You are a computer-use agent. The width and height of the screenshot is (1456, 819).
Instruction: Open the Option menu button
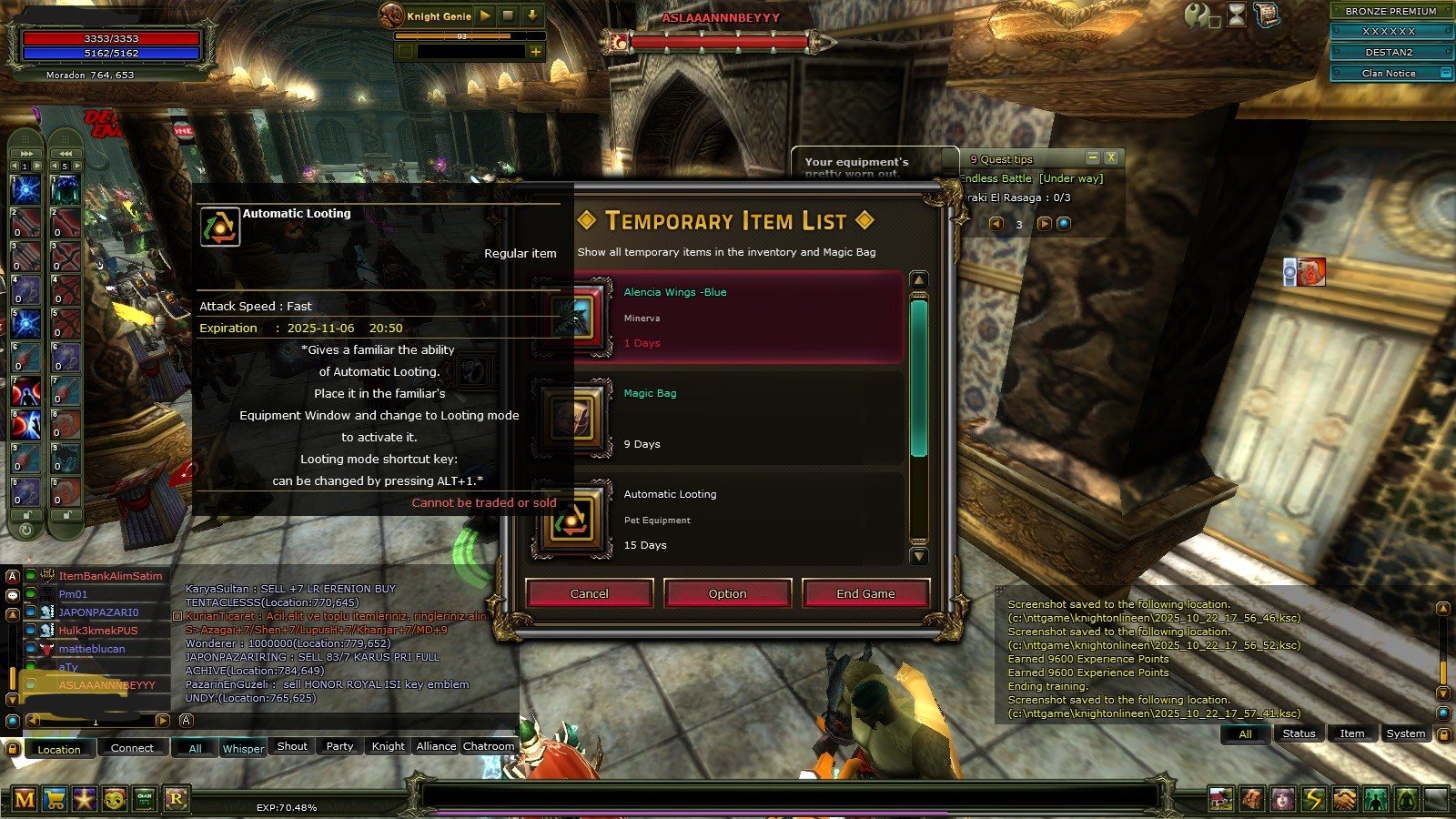click(x=727, y=593)
